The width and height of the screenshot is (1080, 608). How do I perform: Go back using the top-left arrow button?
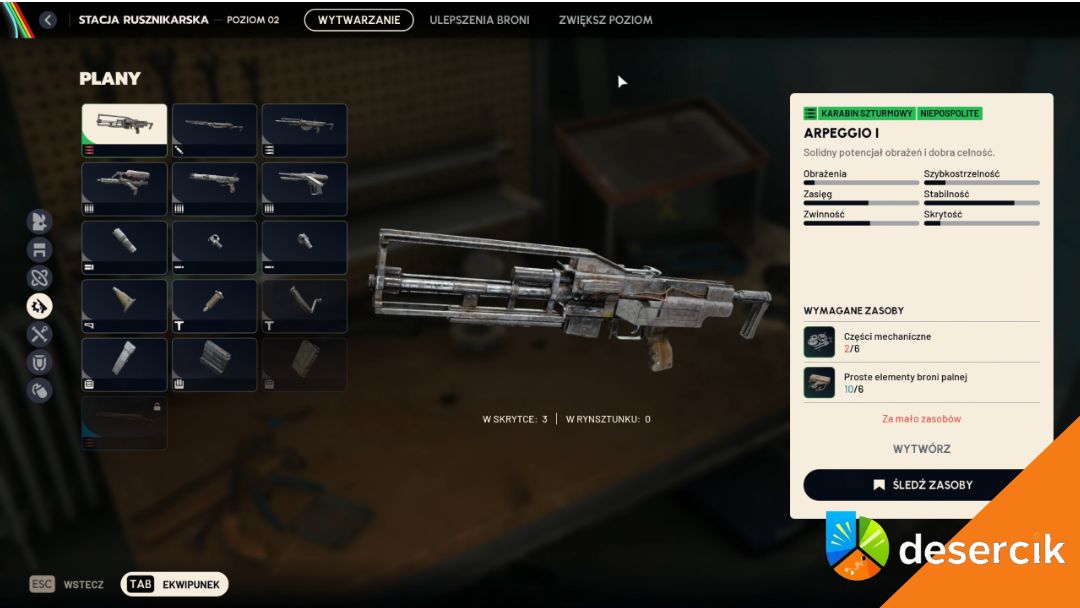click(x=47, y=20)
